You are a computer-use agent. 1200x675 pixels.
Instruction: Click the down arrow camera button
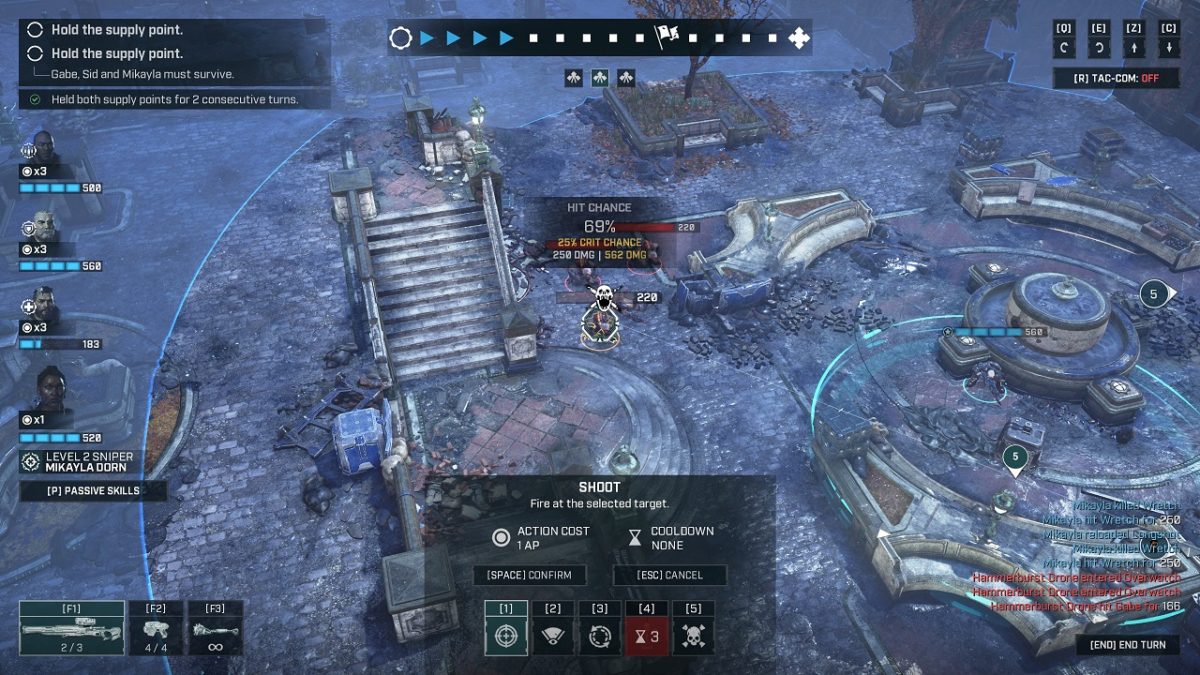1168,48
